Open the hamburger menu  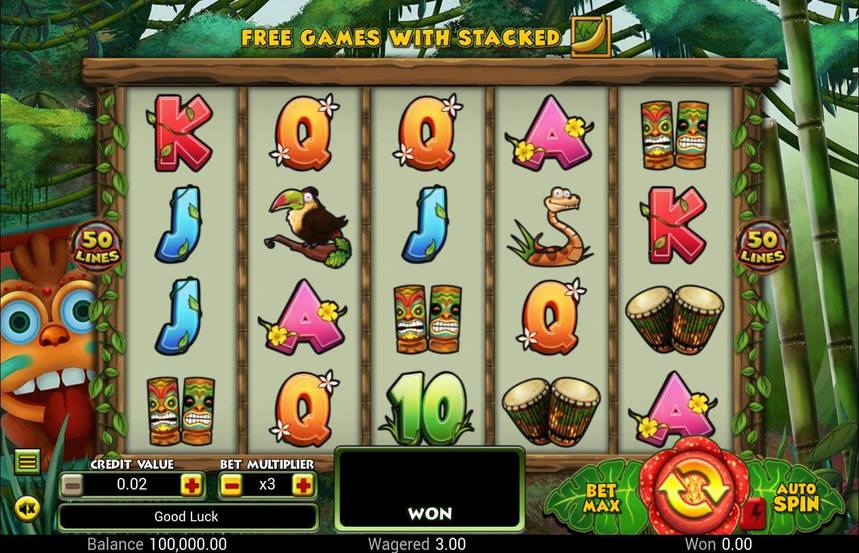pos(27,461)
